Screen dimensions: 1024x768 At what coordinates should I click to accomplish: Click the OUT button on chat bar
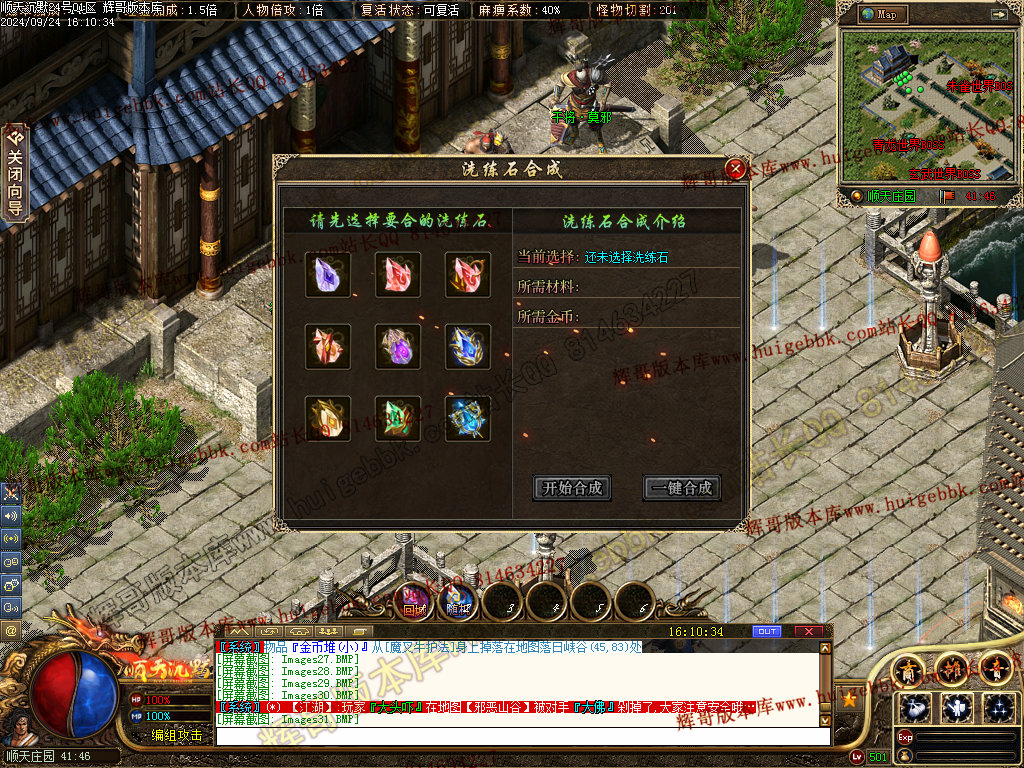point(767,632)
